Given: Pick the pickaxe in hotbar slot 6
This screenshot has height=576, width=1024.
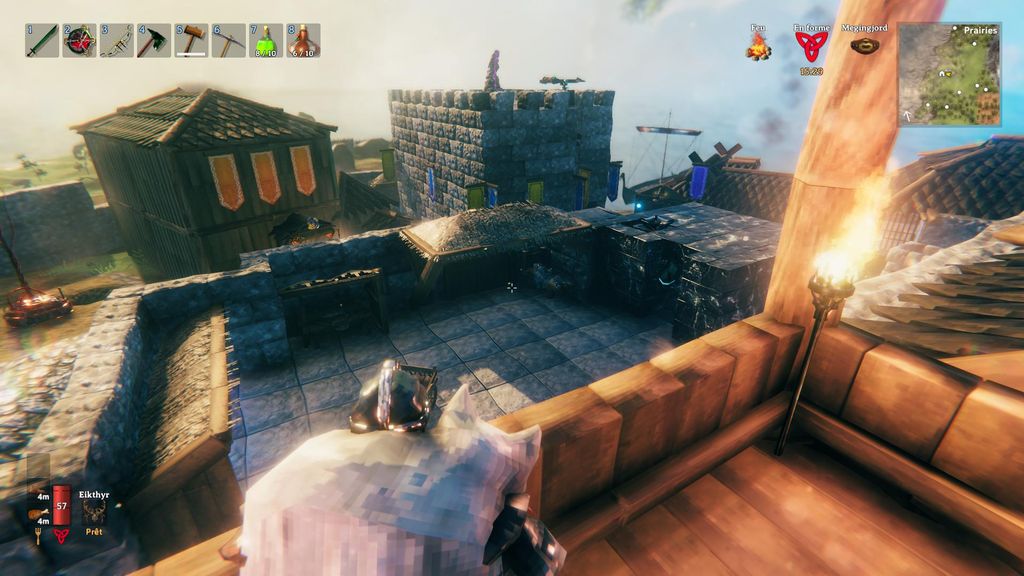Looking at the screenshot, I should tap(228, 40).
